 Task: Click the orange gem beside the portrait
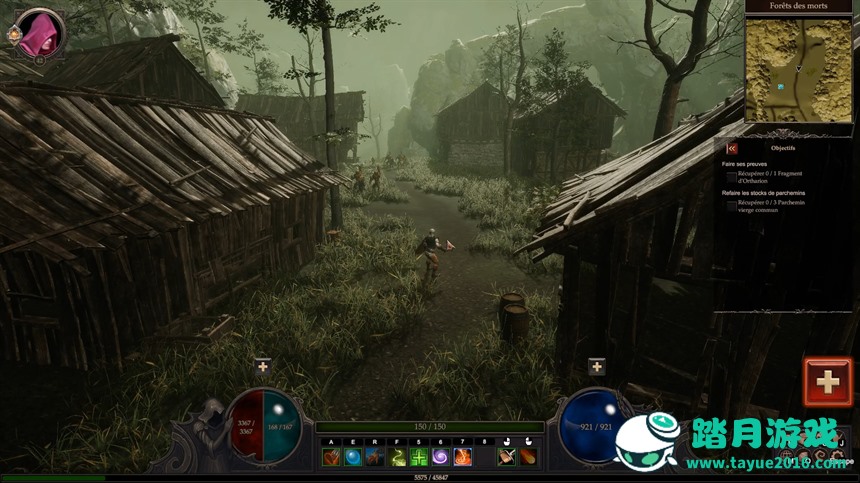[x=14, y=33]
